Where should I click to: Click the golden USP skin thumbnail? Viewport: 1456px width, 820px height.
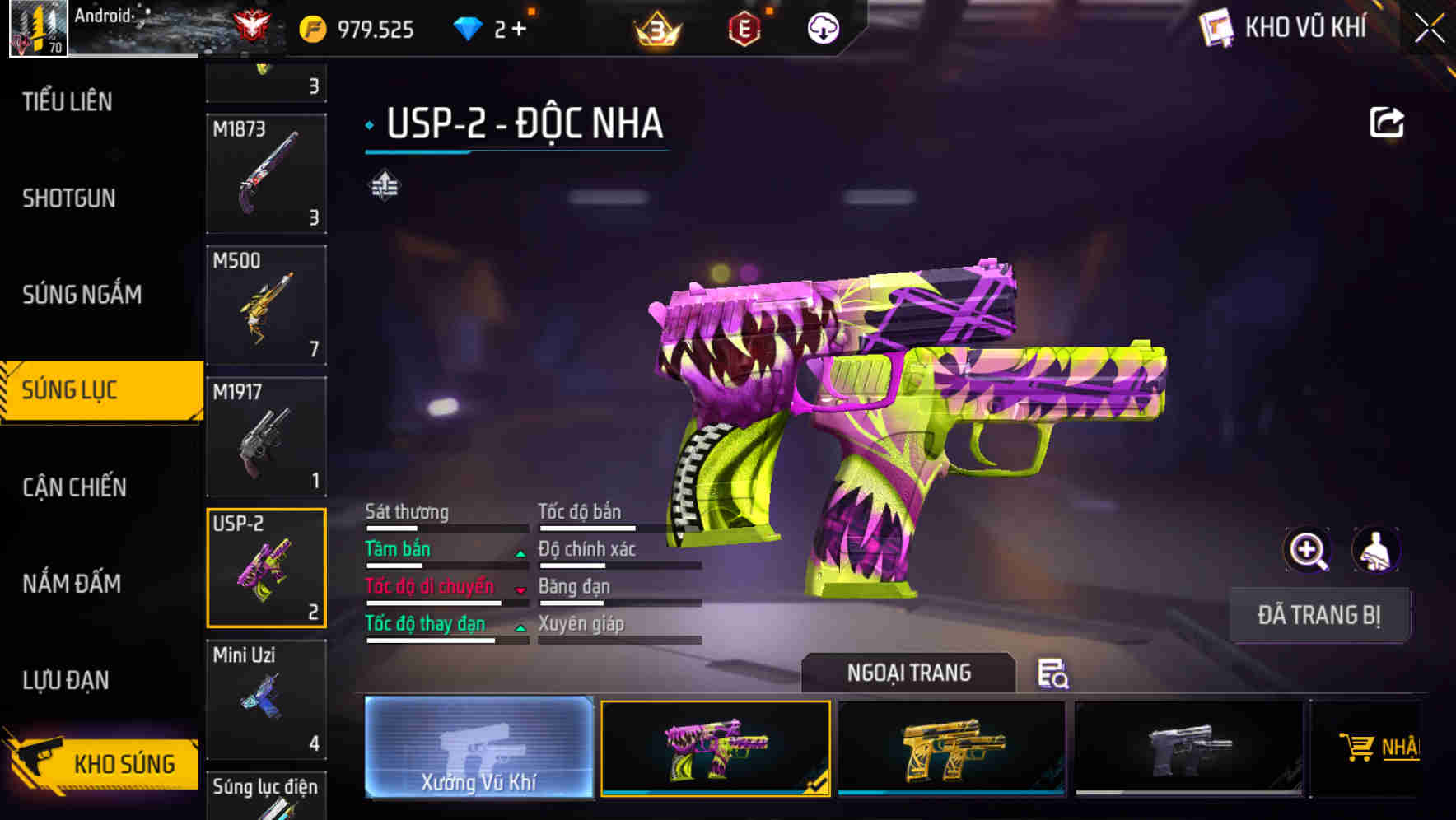tap(953, 748)
